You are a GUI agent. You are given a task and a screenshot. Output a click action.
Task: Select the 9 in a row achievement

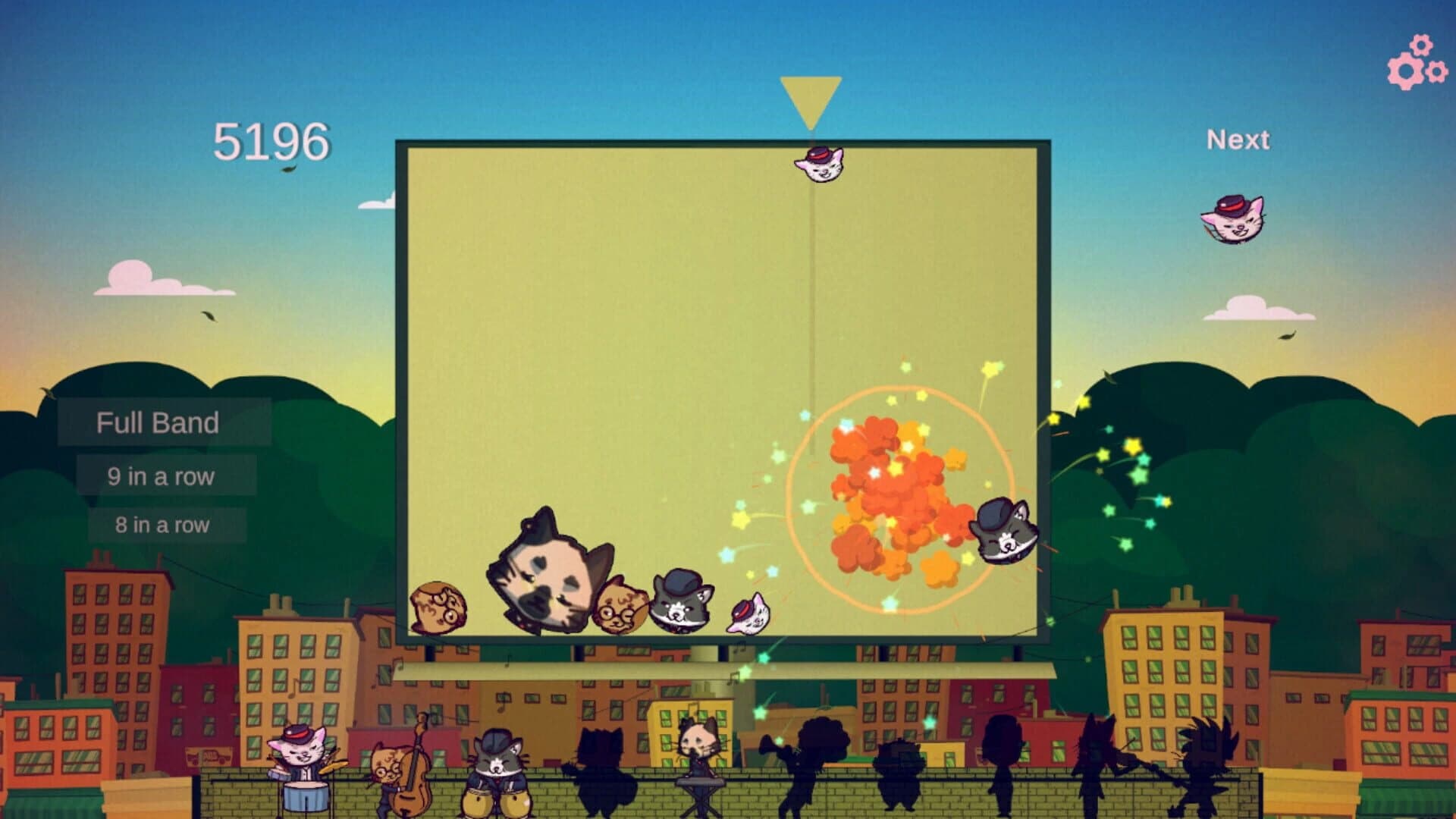pos(161,475)
